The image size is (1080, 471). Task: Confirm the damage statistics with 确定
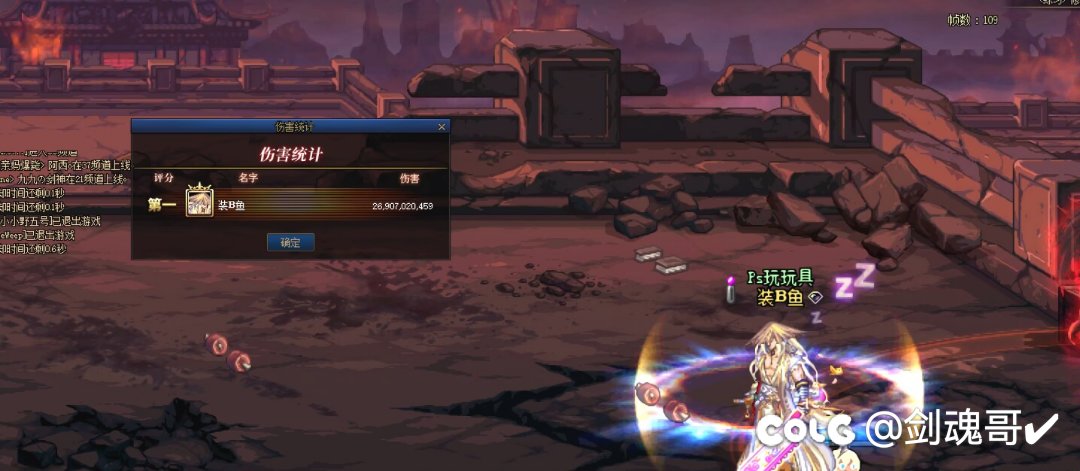pyautogui.click(x=291, y=242)
